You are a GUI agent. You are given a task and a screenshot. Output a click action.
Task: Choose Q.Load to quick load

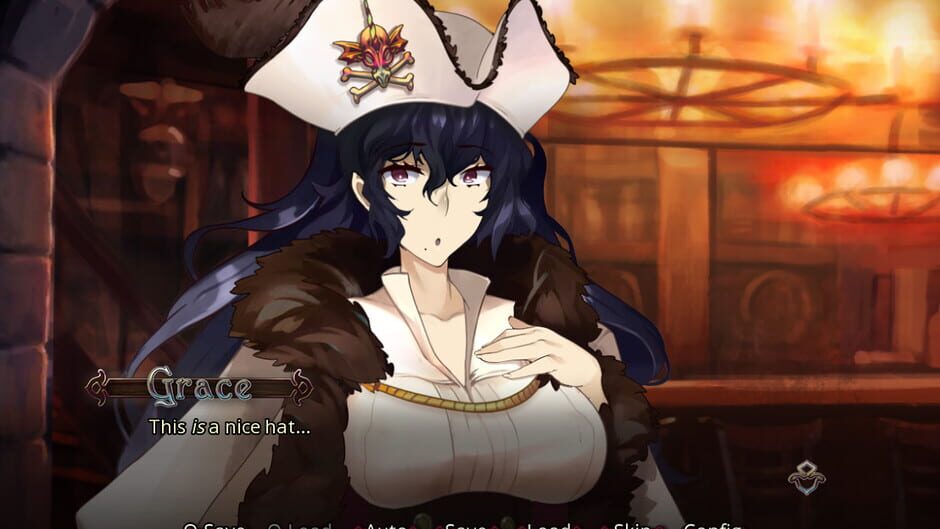[x=301, y=525]
